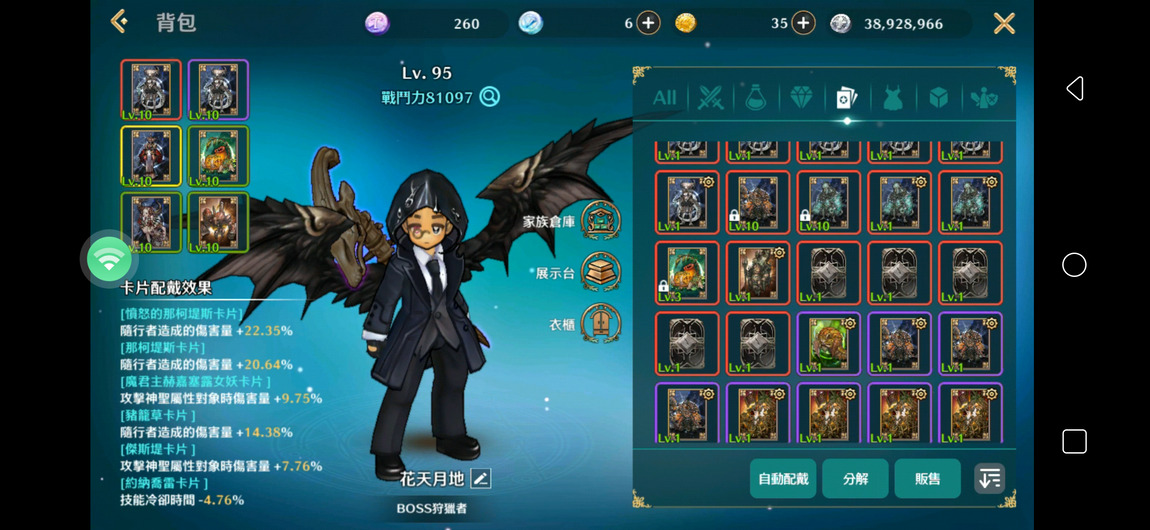
Task: Select the gem materials tab
Action: point(801,97)
